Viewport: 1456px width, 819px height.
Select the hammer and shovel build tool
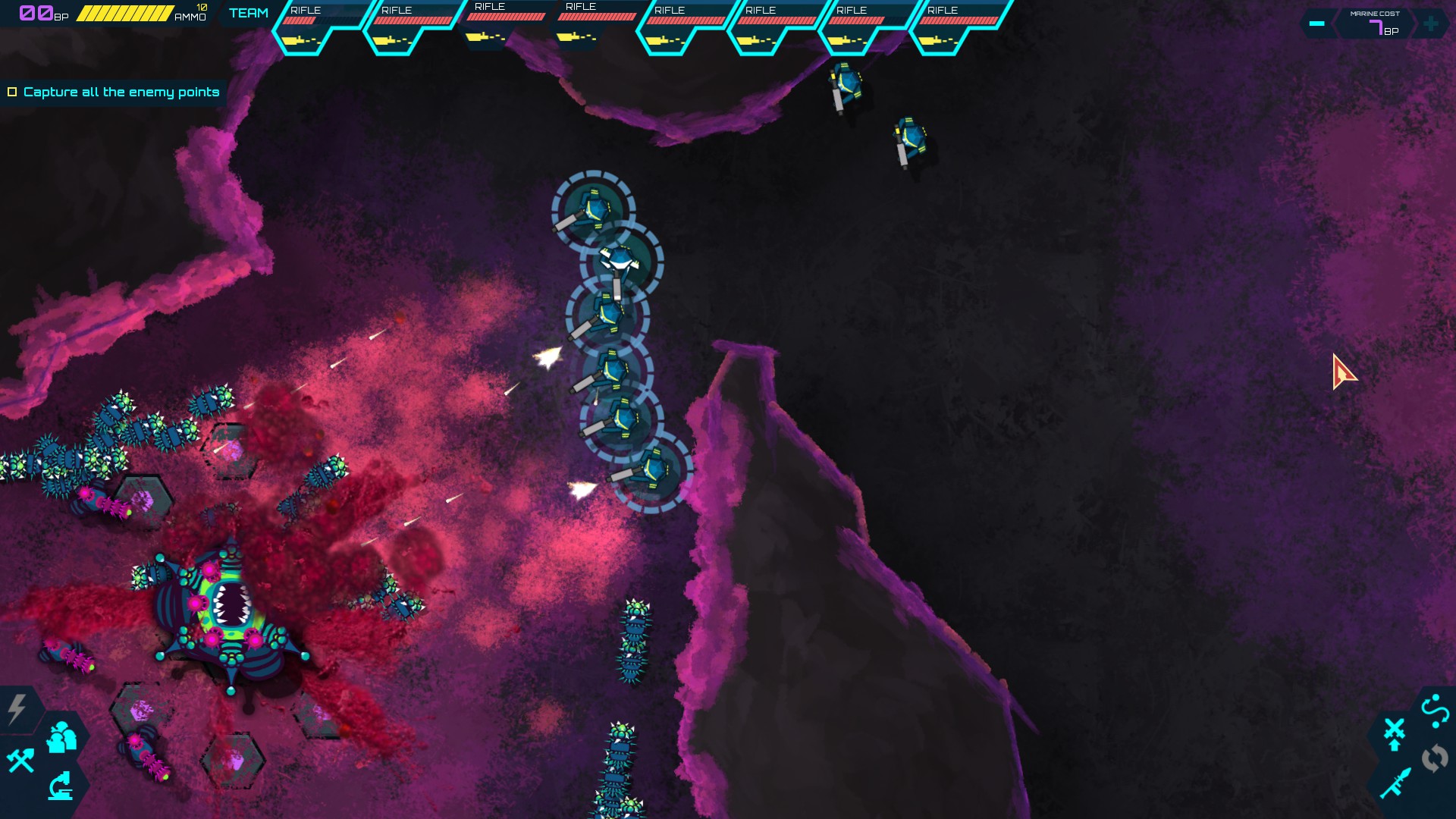click(21, 761)
